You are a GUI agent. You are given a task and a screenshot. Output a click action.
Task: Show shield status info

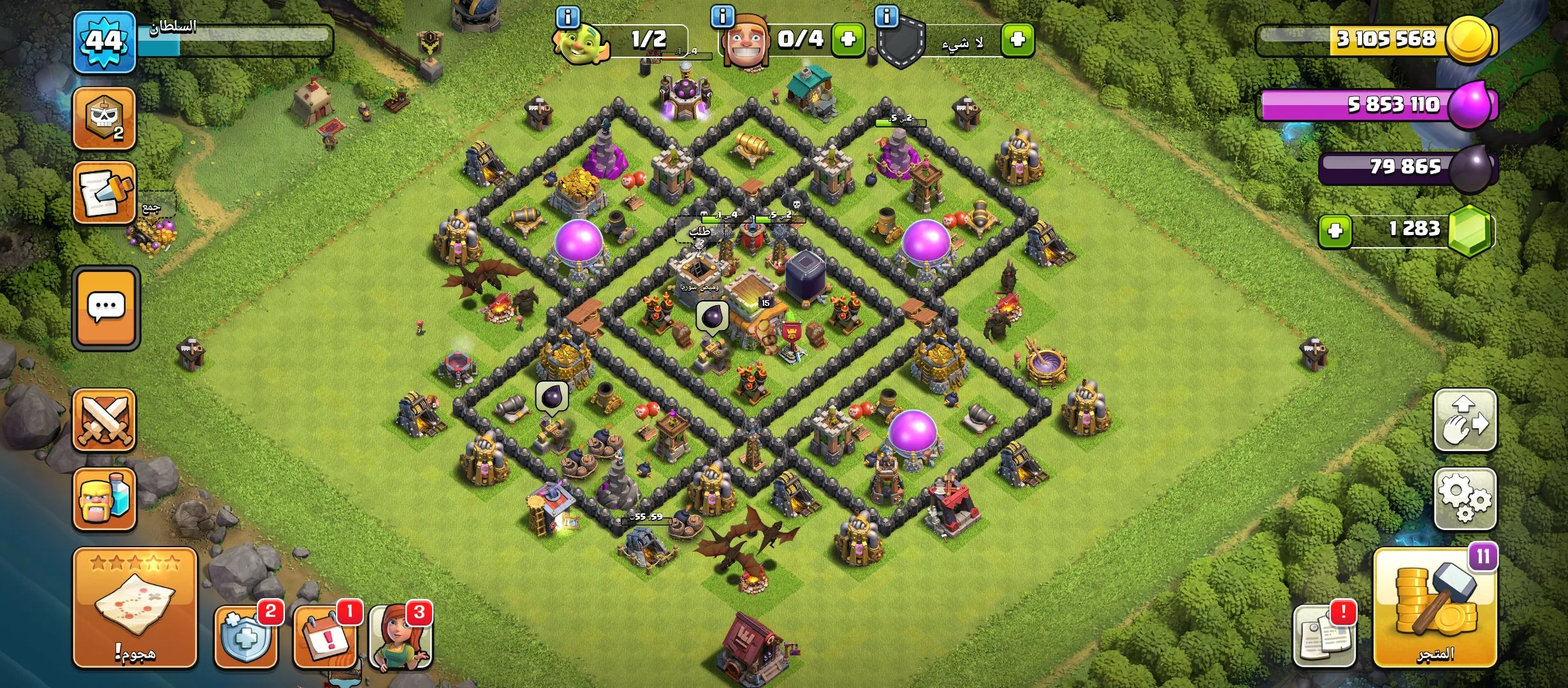point(887,17)
